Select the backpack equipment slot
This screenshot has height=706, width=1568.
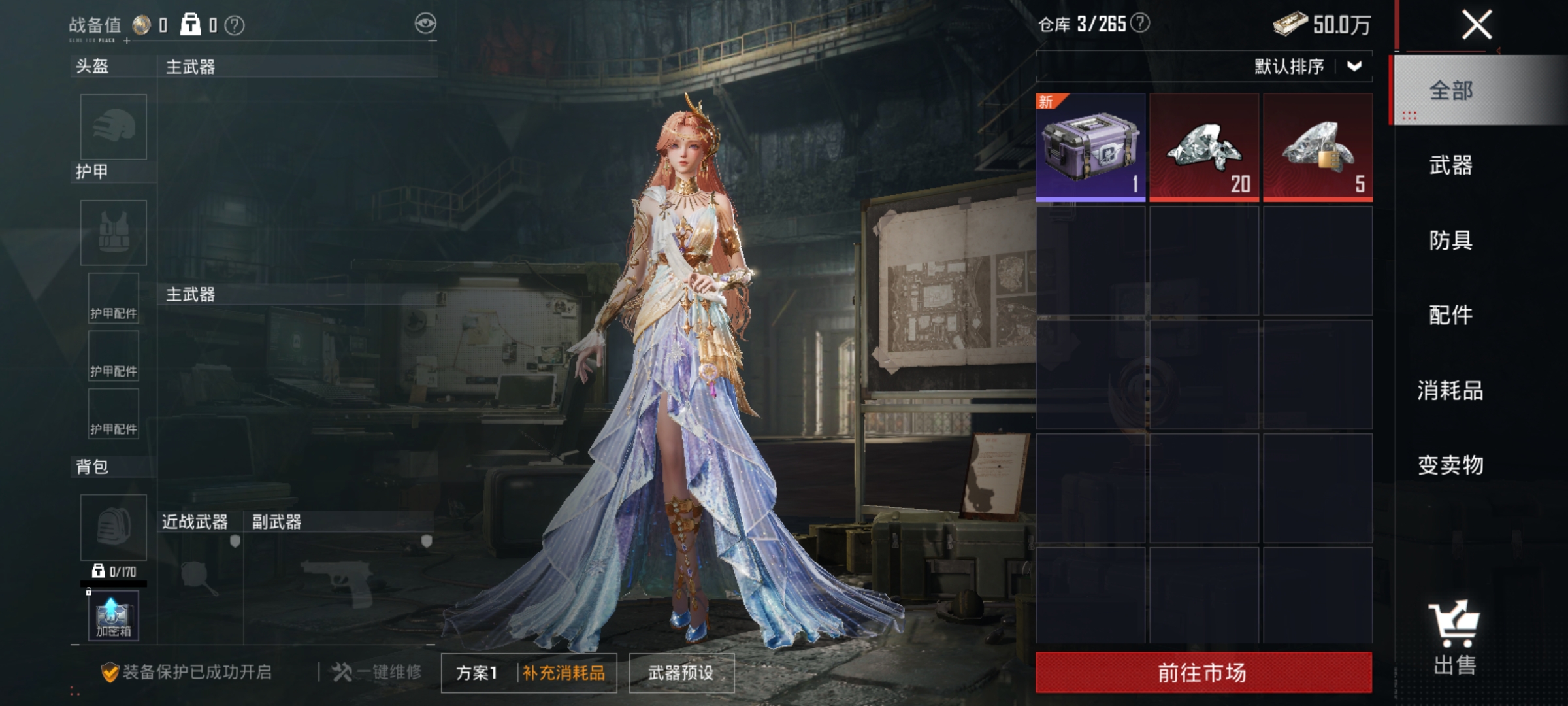(112, 526)
